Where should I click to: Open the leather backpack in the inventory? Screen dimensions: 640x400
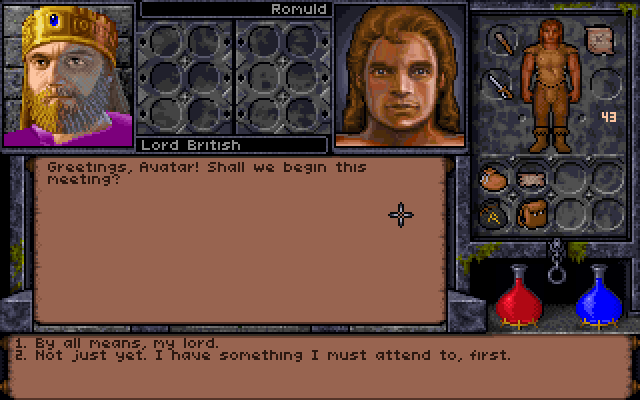coord(531,212)
